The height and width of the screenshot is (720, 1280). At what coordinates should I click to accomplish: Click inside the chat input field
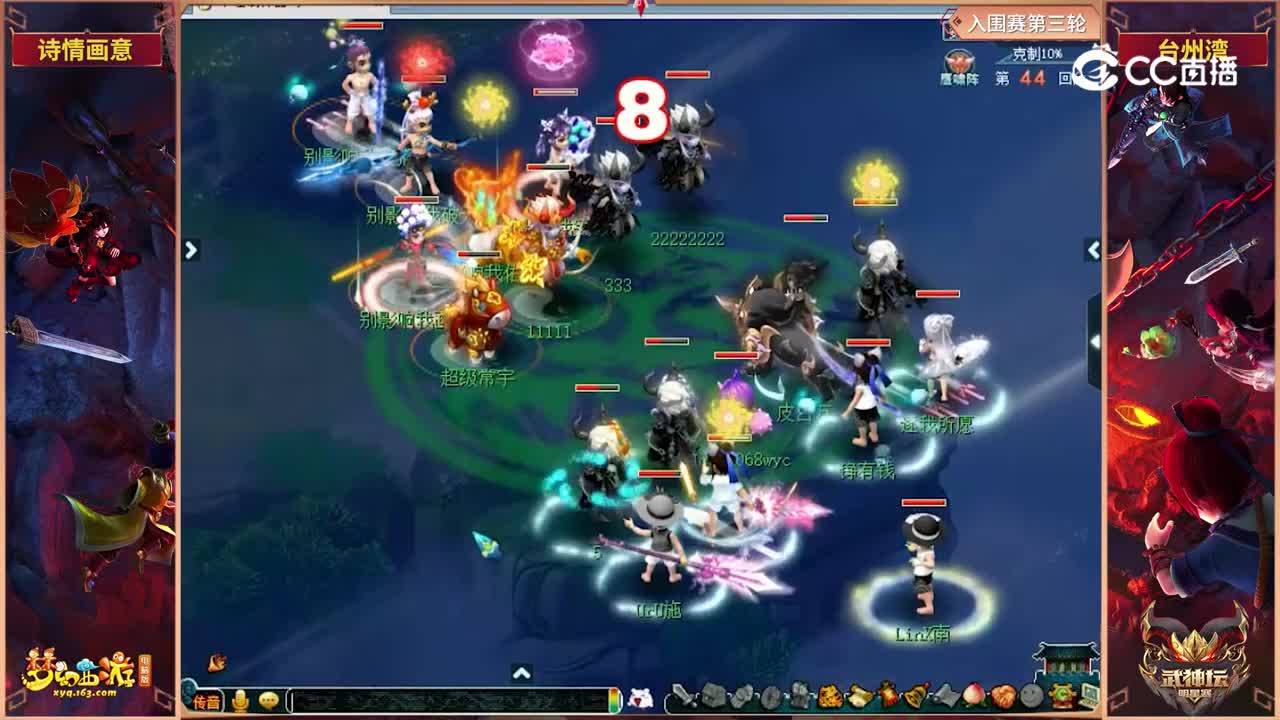pyautogui.click(x=440, y=697)
